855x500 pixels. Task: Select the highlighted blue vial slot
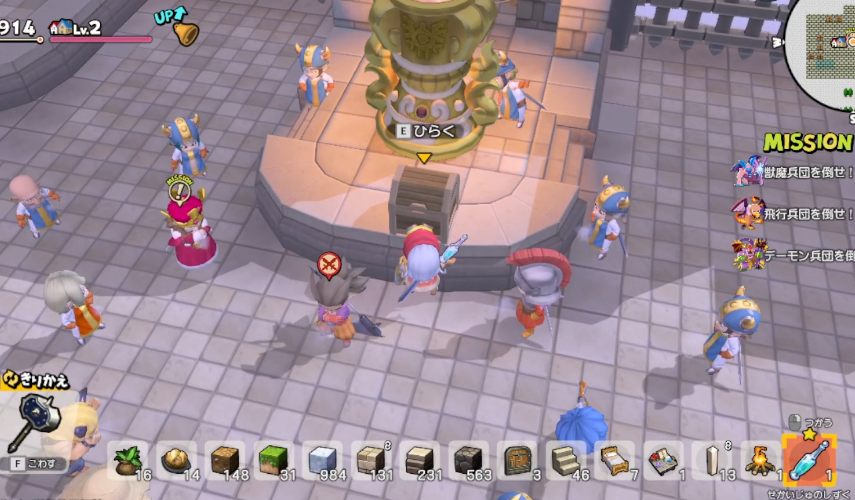(808, 459)
